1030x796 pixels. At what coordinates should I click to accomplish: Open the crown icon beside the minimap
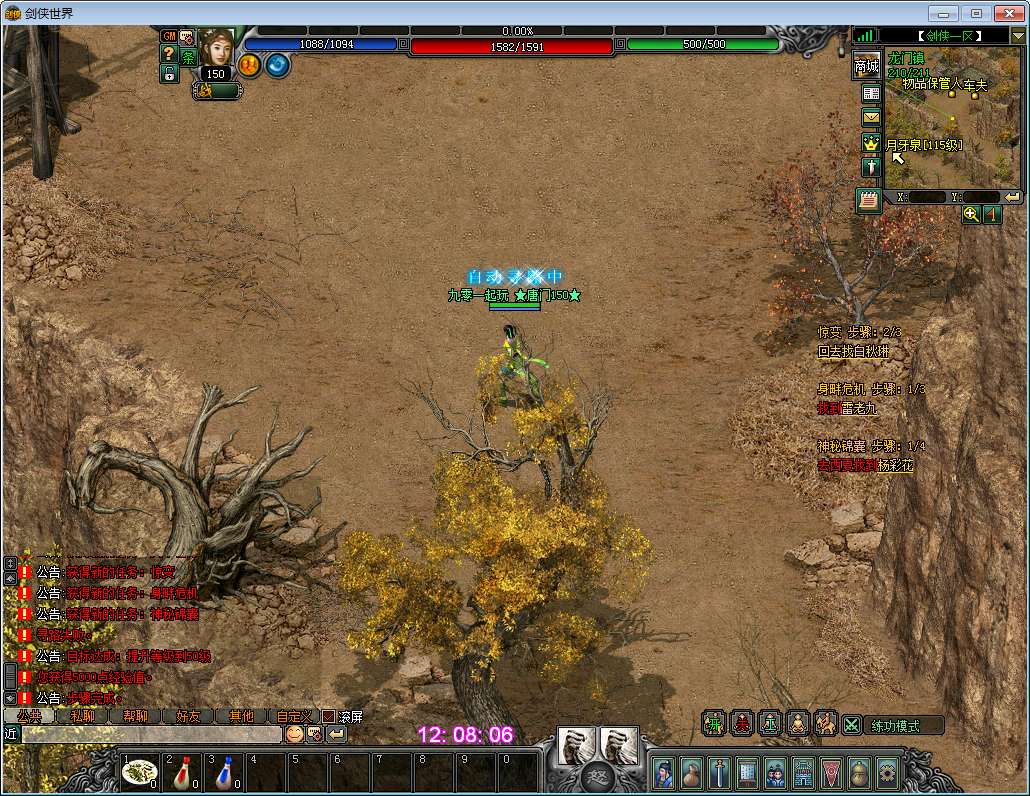(871, 142)
